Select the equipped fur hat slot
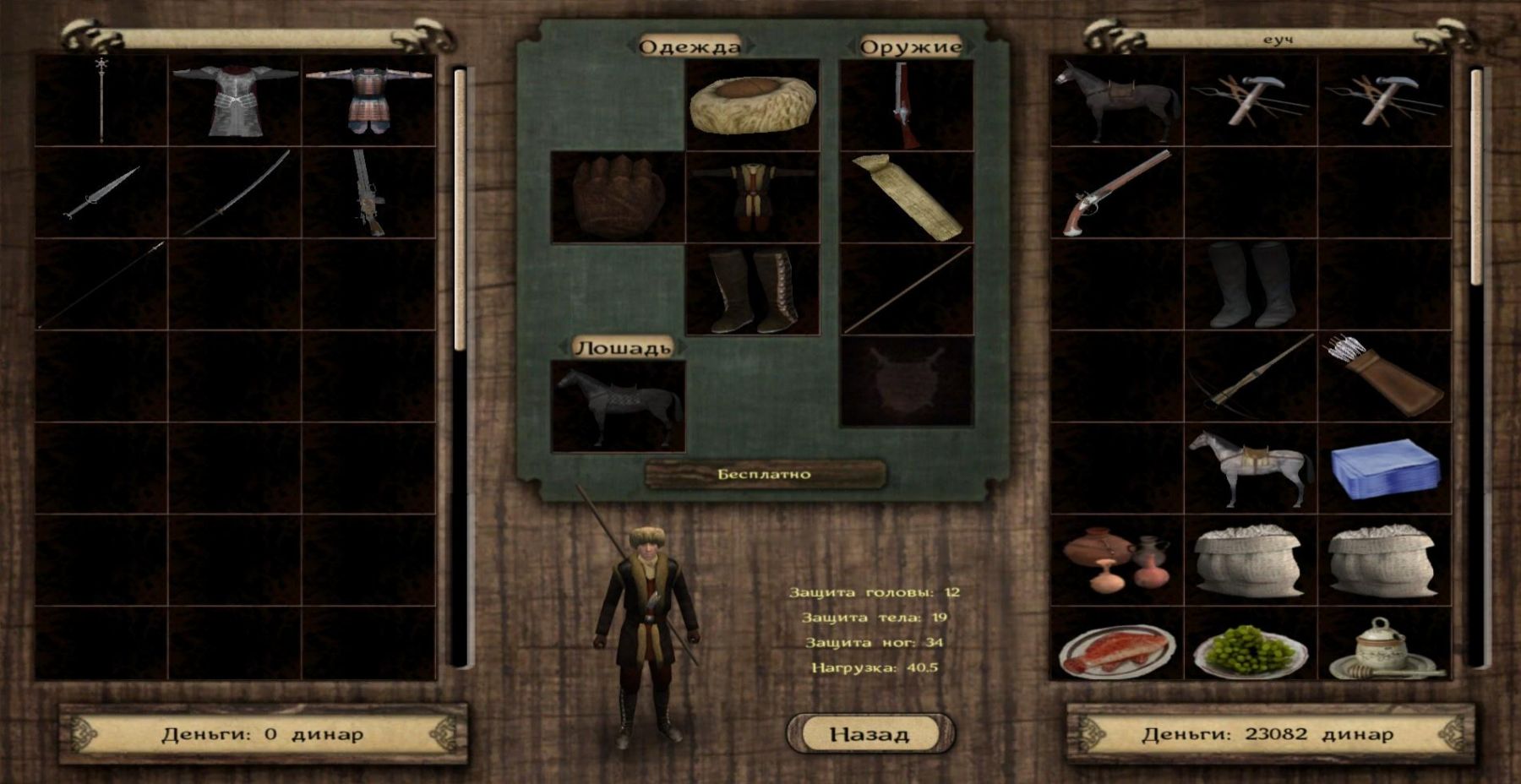The image size is (1521, 784). point(752,105)
